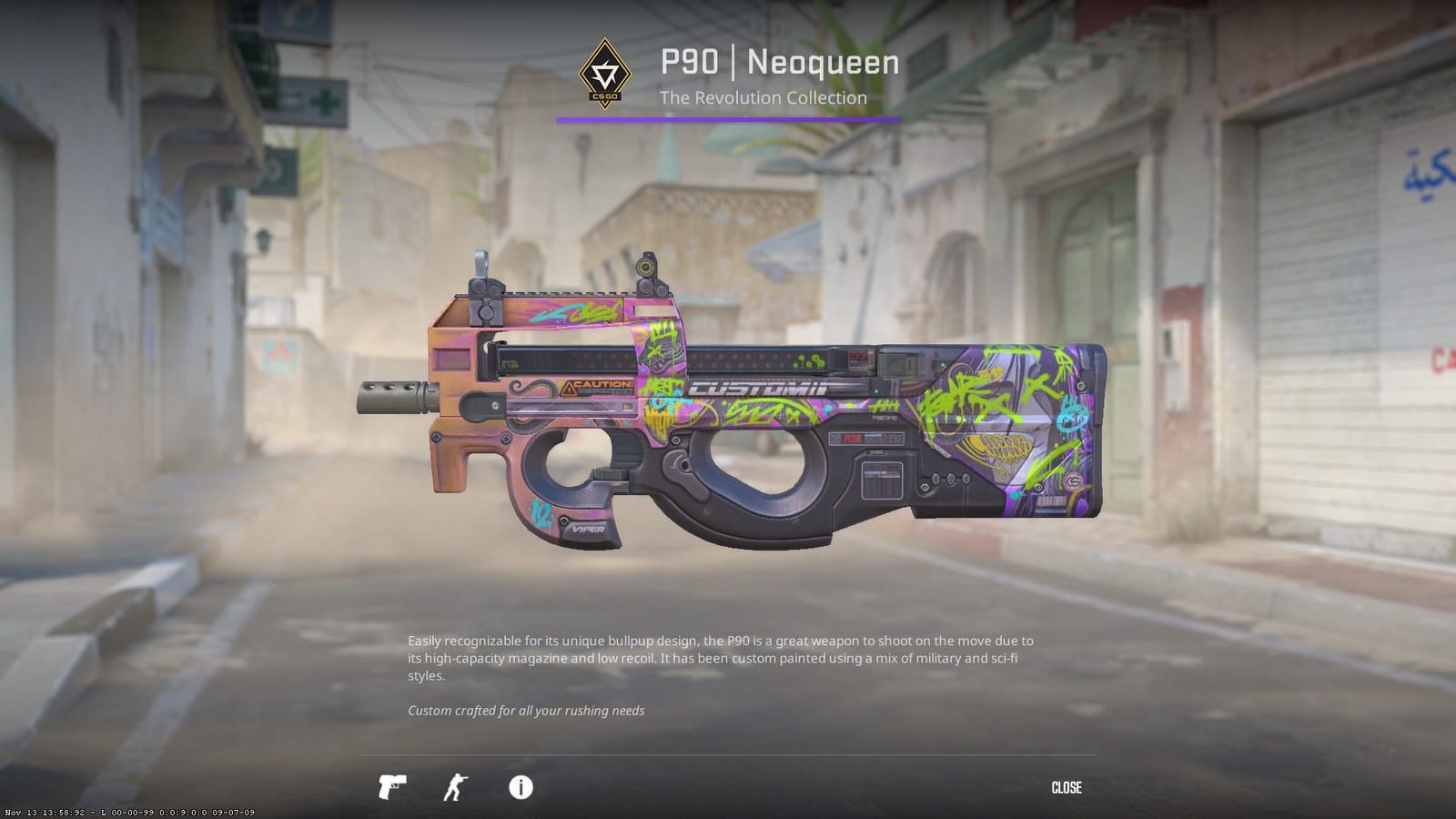Click the italic flavor text line

(526, 711)
